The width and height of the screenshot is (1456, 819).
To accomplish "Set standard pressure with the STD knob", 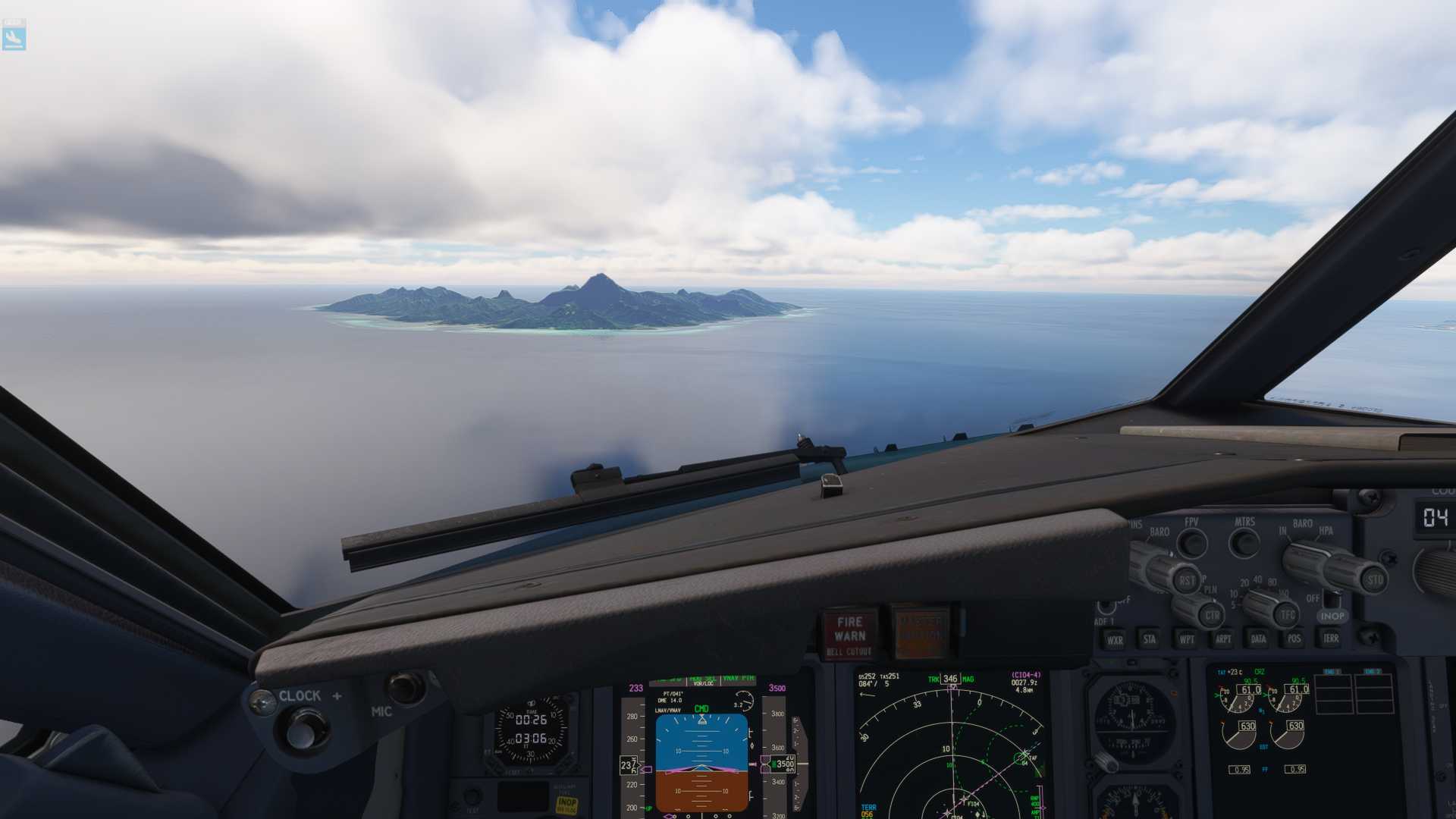I will coord(1373,579).
